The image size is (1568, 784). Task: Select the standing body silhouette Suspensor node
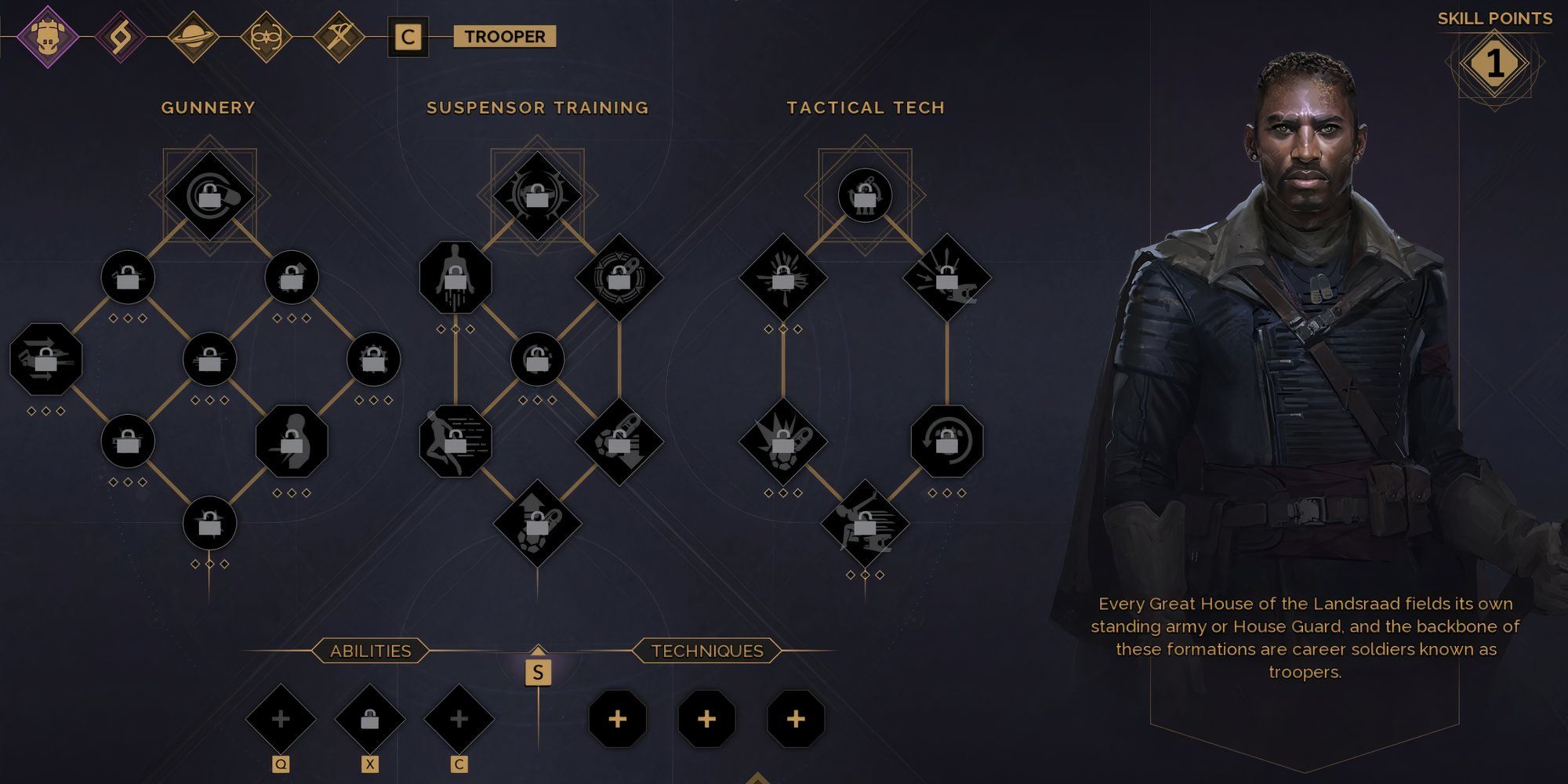click(456, 277)
